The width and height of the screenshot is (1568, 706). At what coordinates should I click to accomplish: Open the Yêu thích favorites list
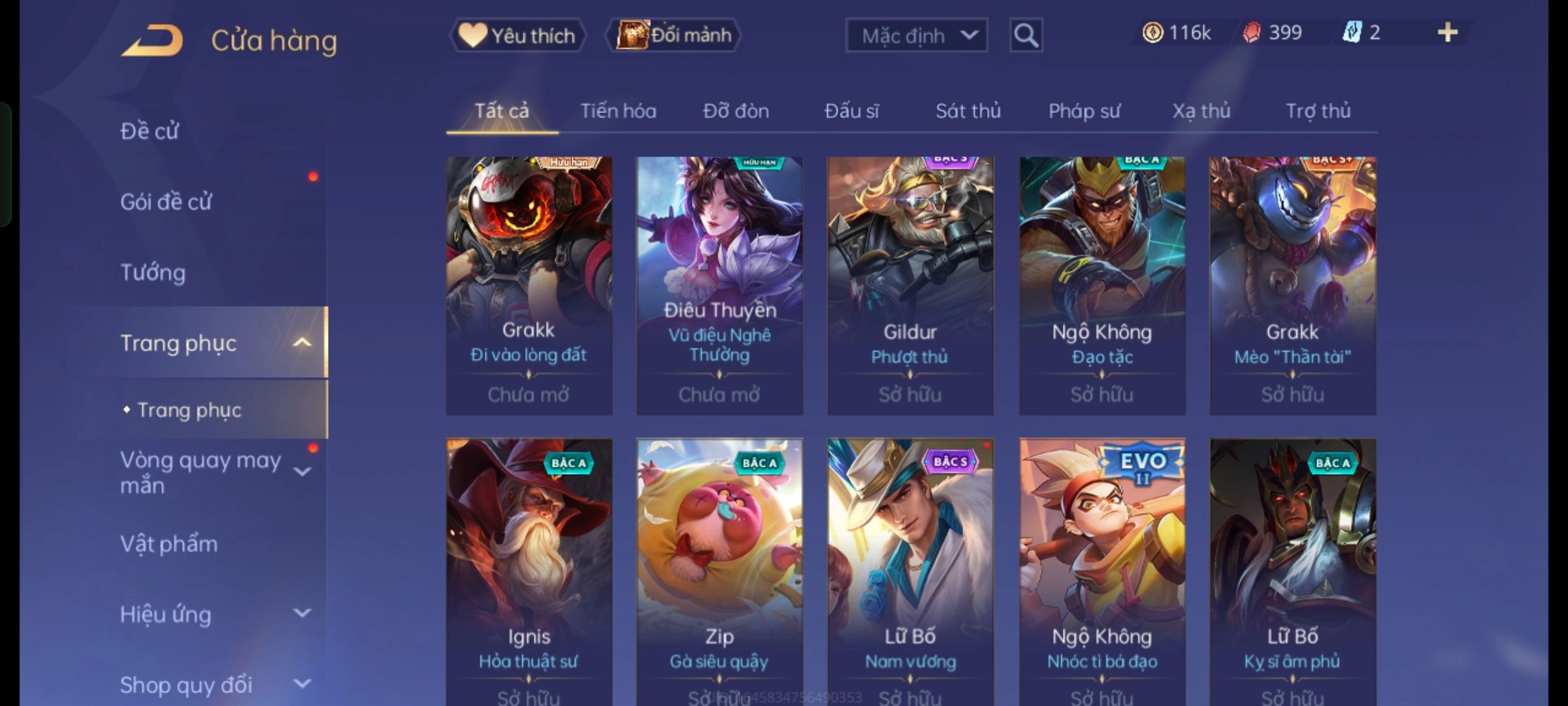click(517, 35)
